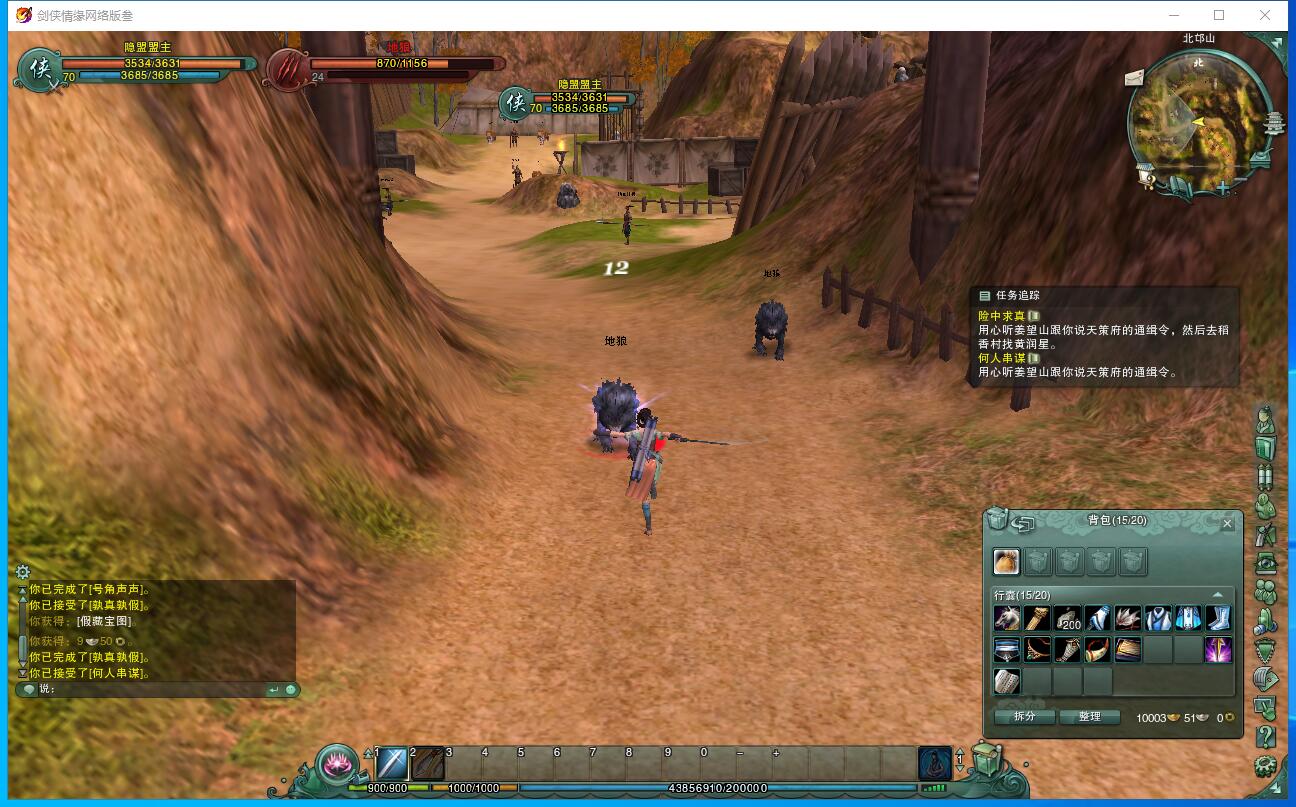Viewport: 1296px width, 807px height.
Task: Select the horn item in the bag
Action: (1098, 650)
